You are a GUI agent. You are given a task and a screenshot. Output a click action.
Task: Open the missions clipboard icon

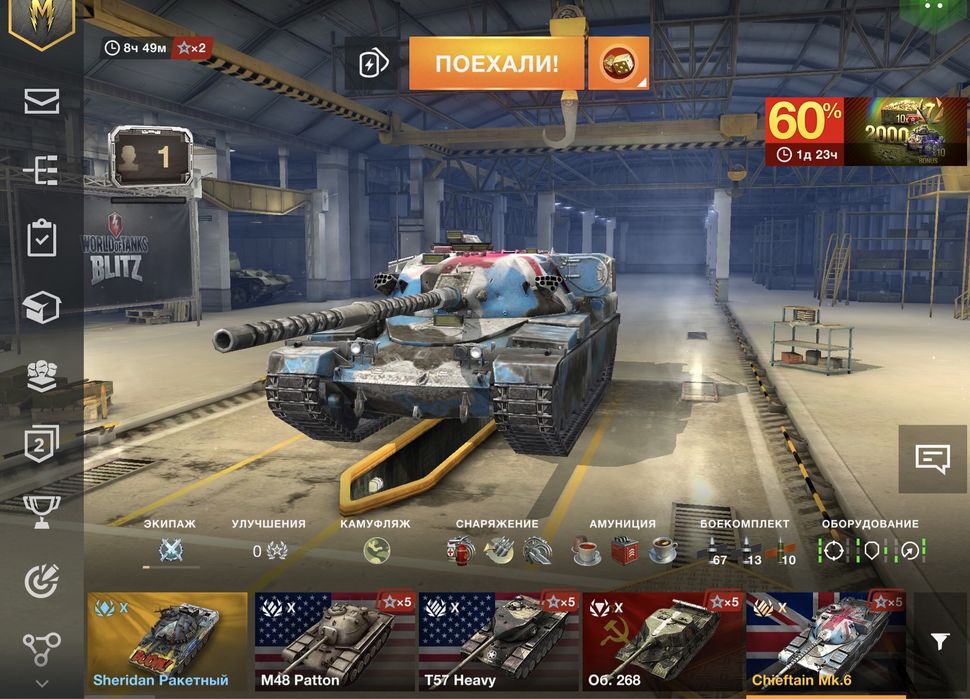42,239
